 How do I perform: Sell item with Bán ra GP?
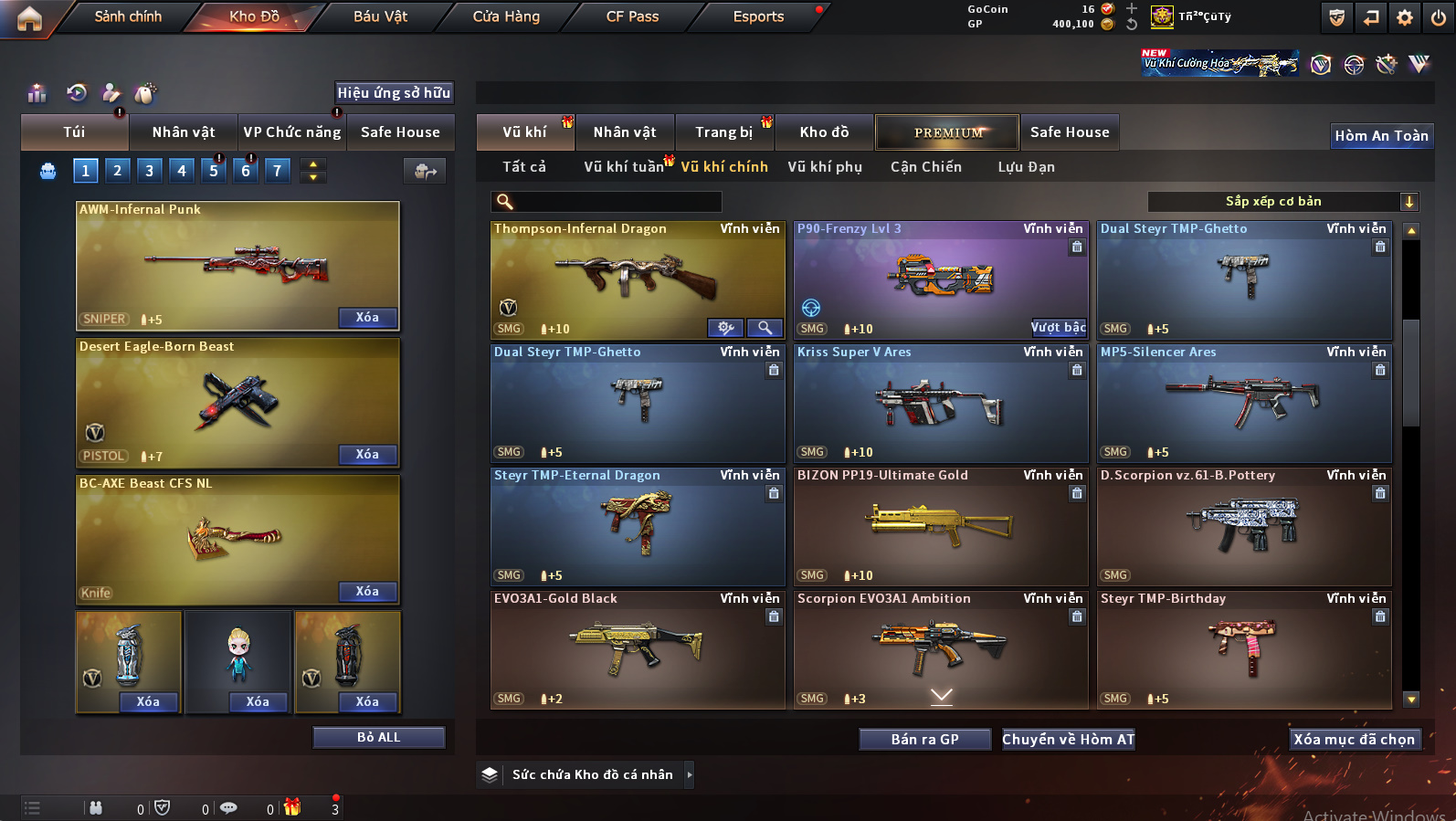click(924, 740)
